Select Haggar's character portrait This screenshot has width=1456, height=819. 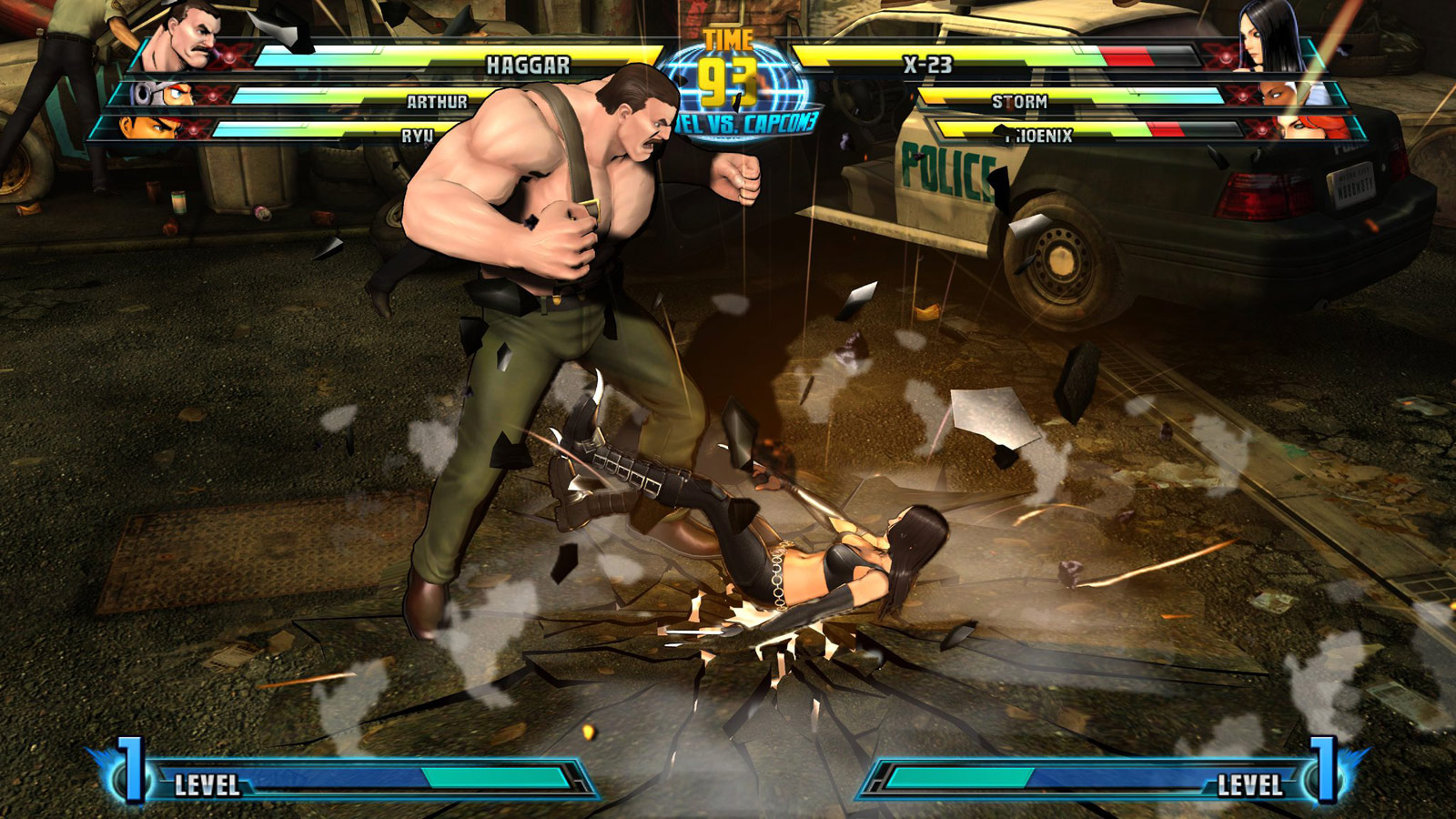pos(187,45)
